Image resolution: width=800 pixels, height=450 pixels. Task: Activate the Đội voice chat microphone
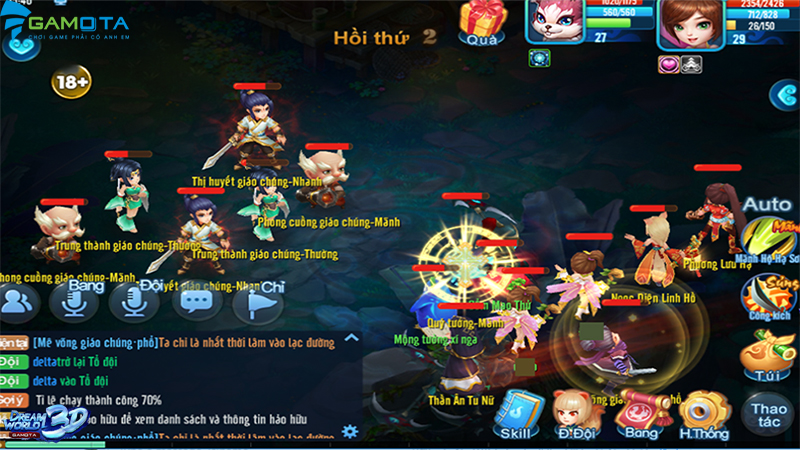click(x=136, y=300)
